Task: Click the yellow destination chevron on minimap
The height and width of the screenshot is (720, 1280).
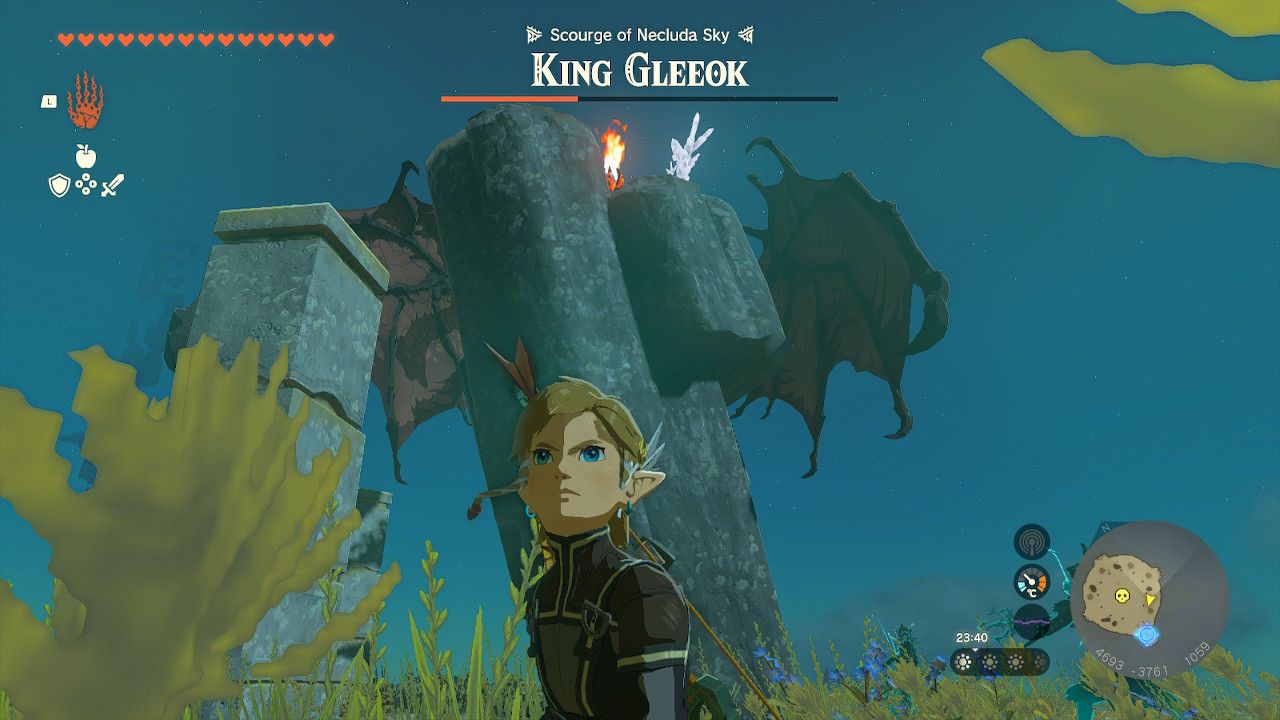Action: [x=1150, y=599]
